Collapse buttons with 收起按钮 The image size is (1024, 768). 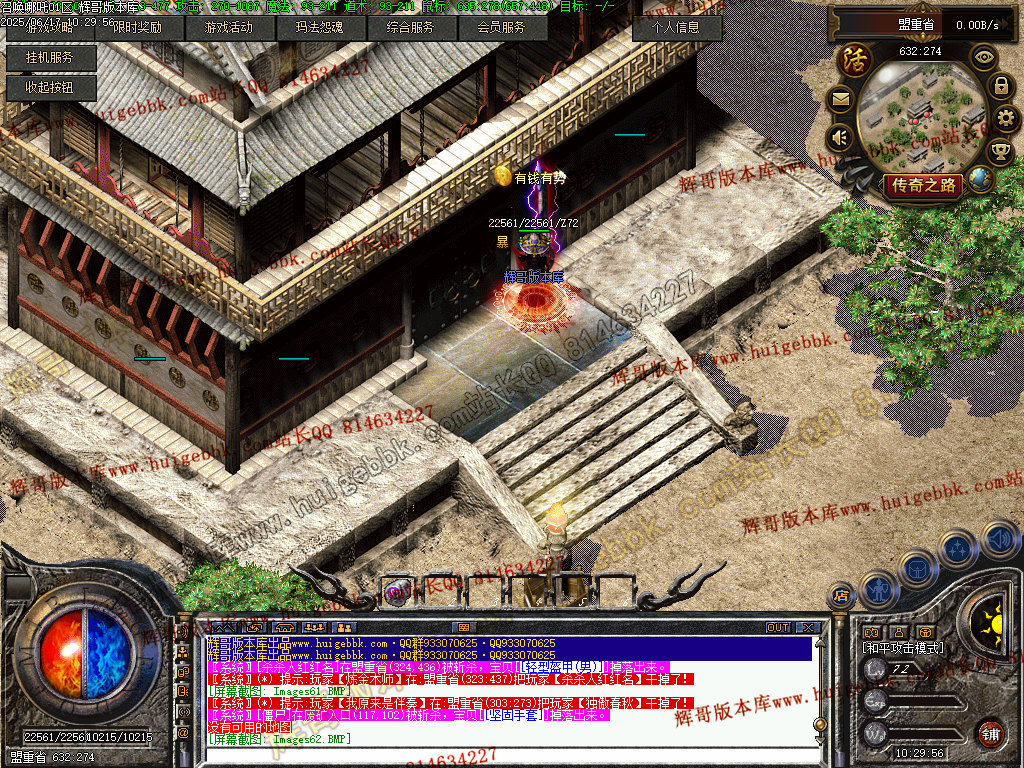pyautogui.click(x=50, y=88)
